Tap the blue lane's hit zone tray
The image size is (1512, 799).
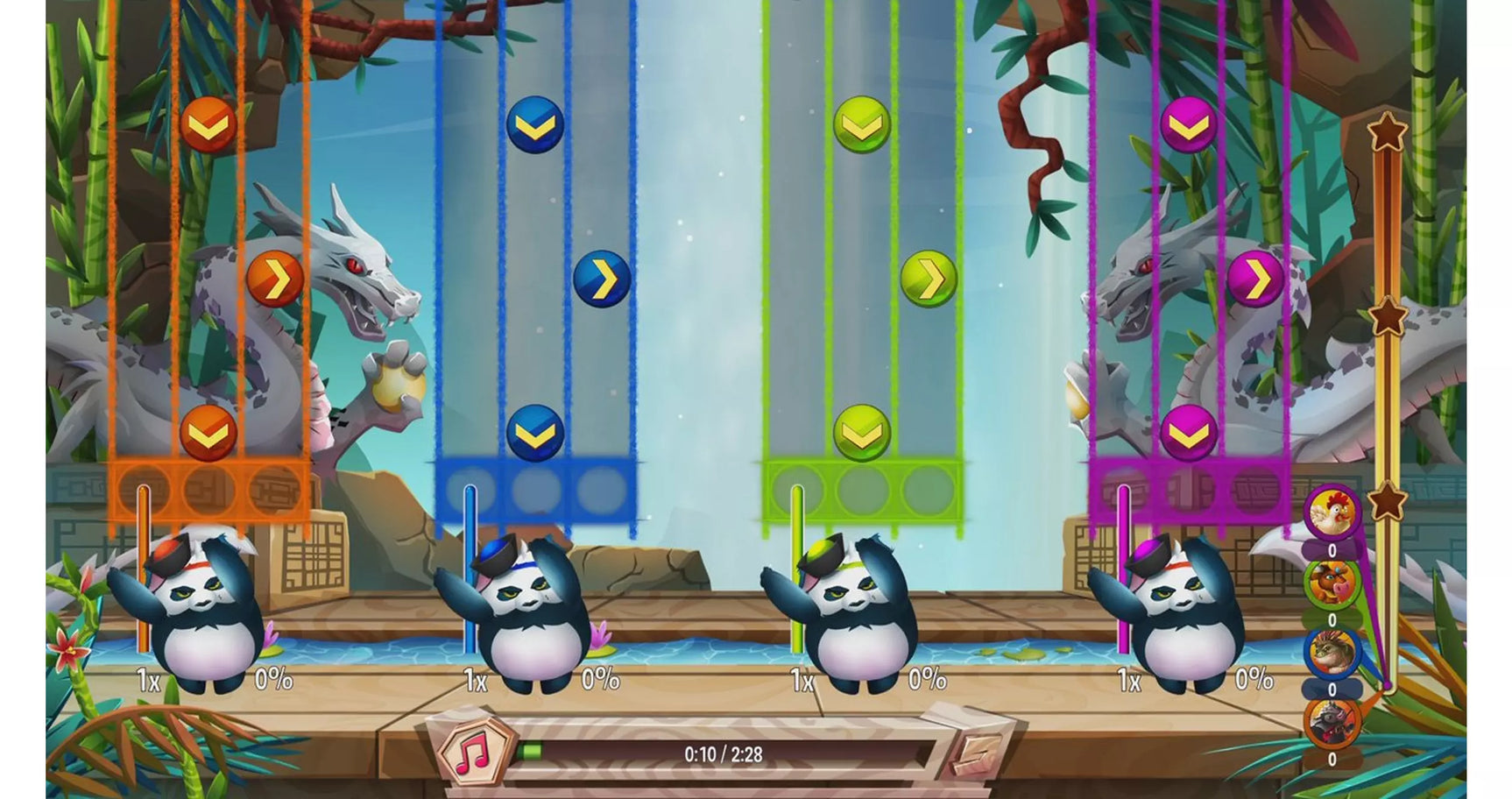pos(535,491)
